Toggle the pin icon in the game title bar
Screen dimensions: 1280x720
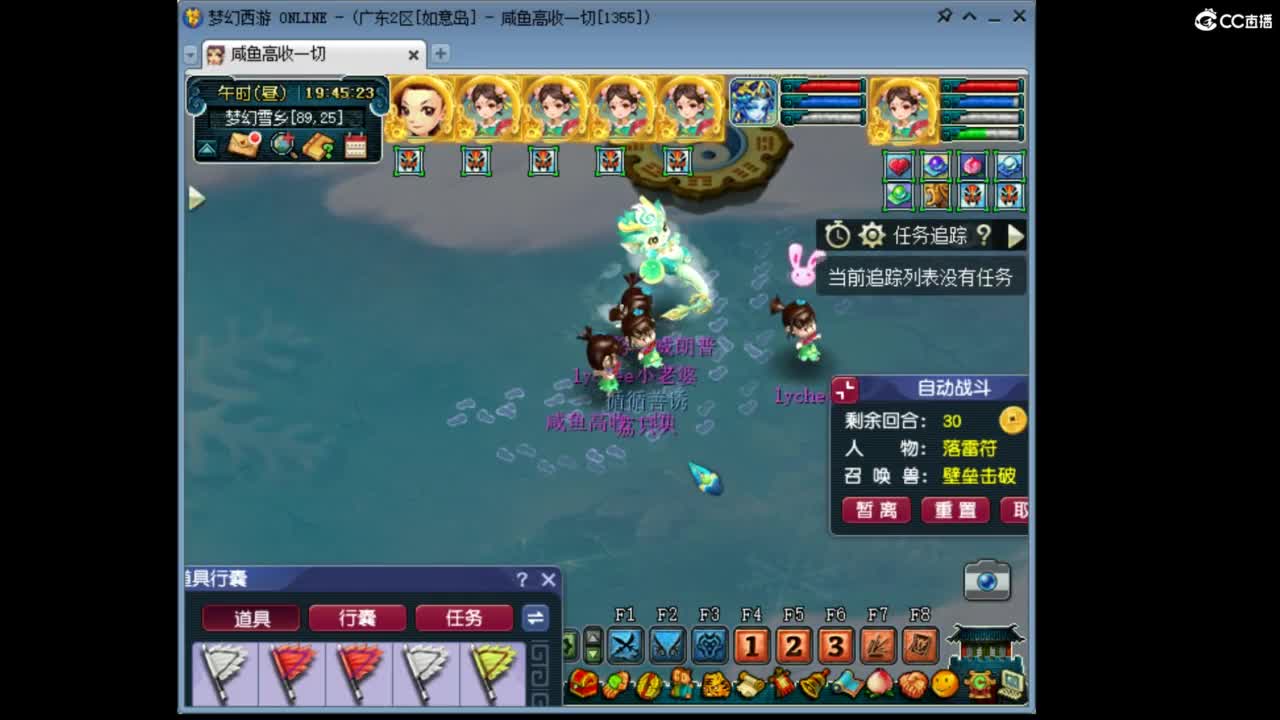pos(942,17)
